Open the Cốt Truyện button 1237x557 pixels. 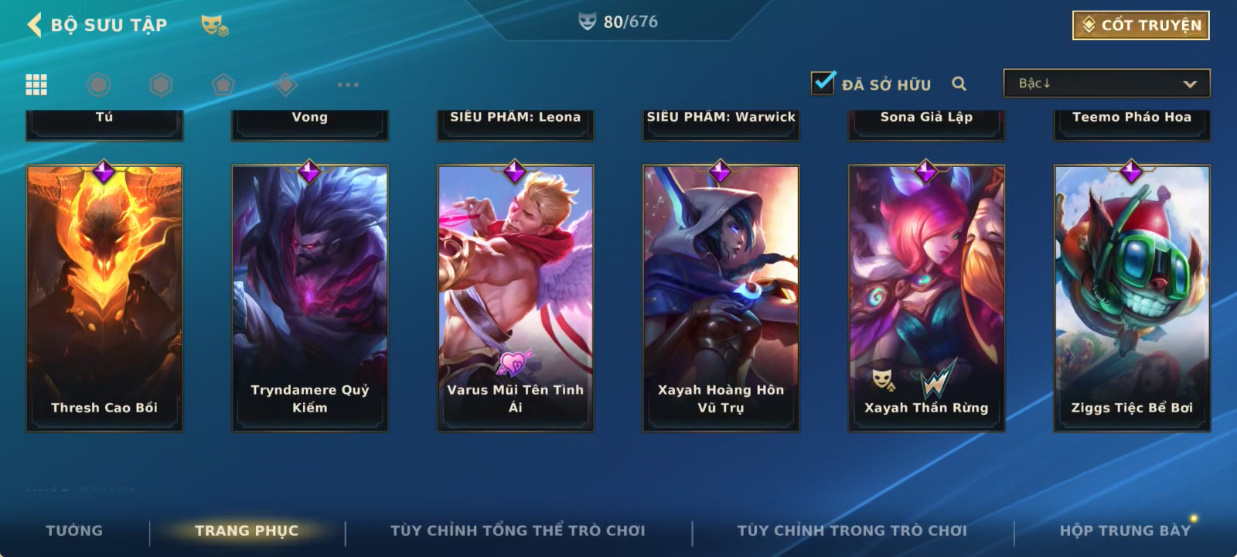1140,25
